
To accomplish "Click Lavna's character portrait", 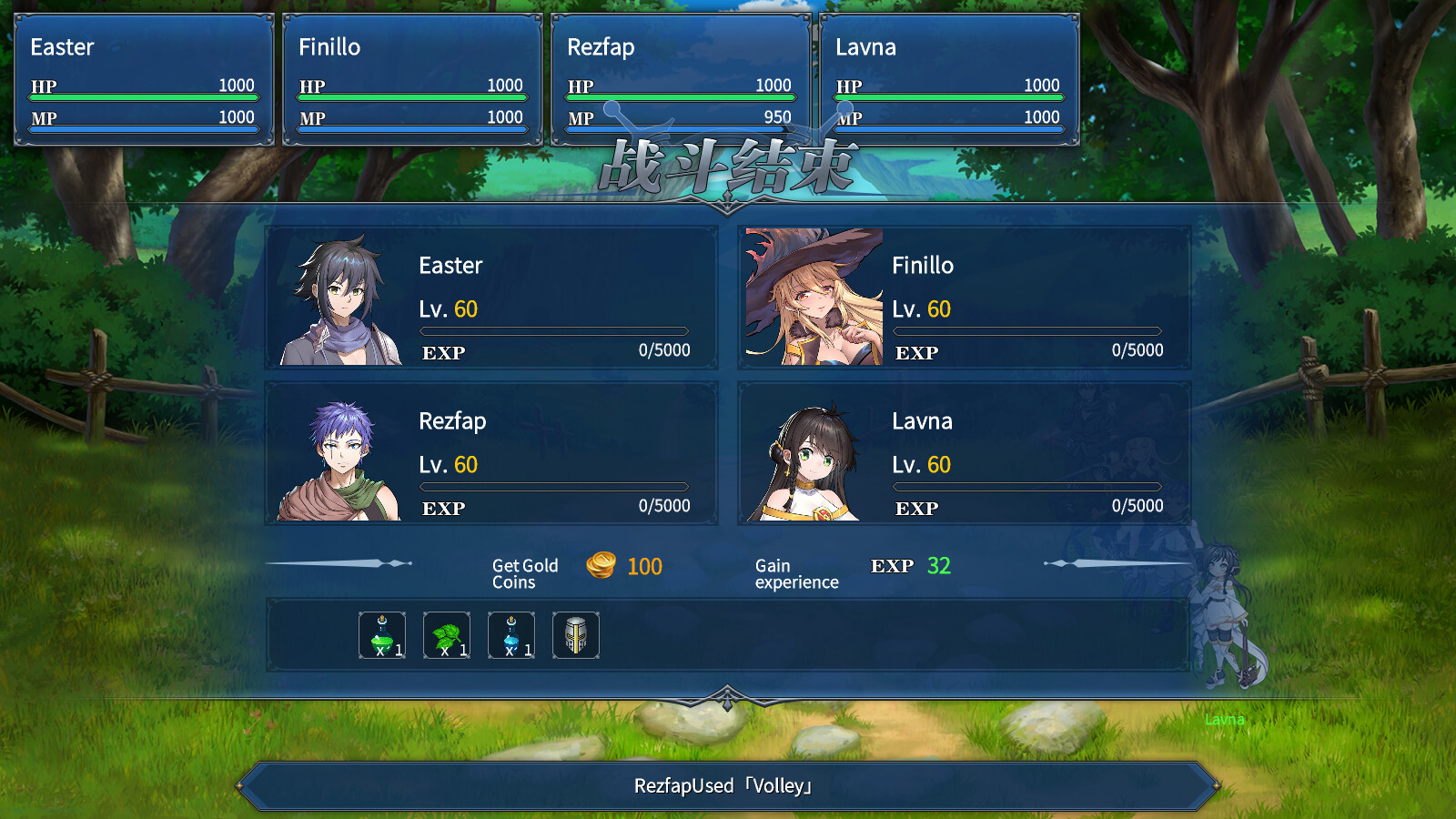I will click(814, 454).
